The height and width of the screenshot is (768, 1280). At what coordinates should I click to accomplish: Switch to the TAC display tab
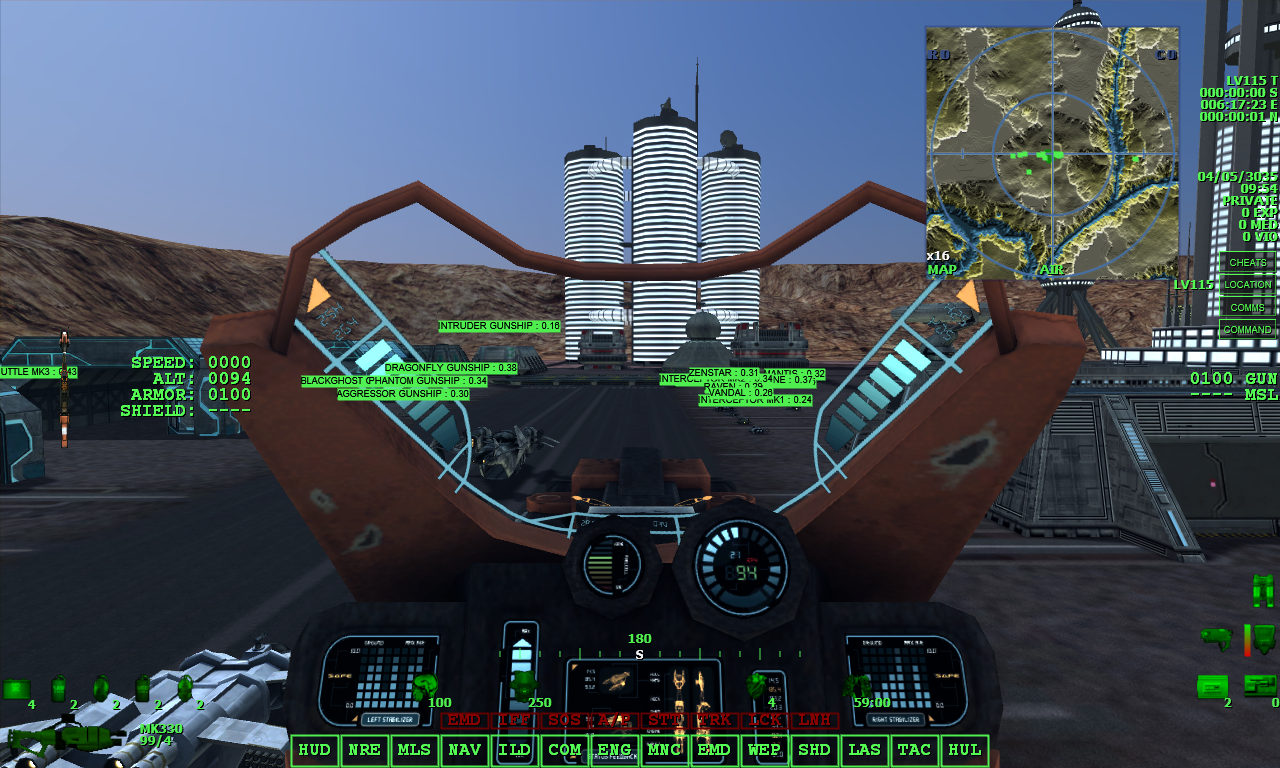[x=915, y=750]
